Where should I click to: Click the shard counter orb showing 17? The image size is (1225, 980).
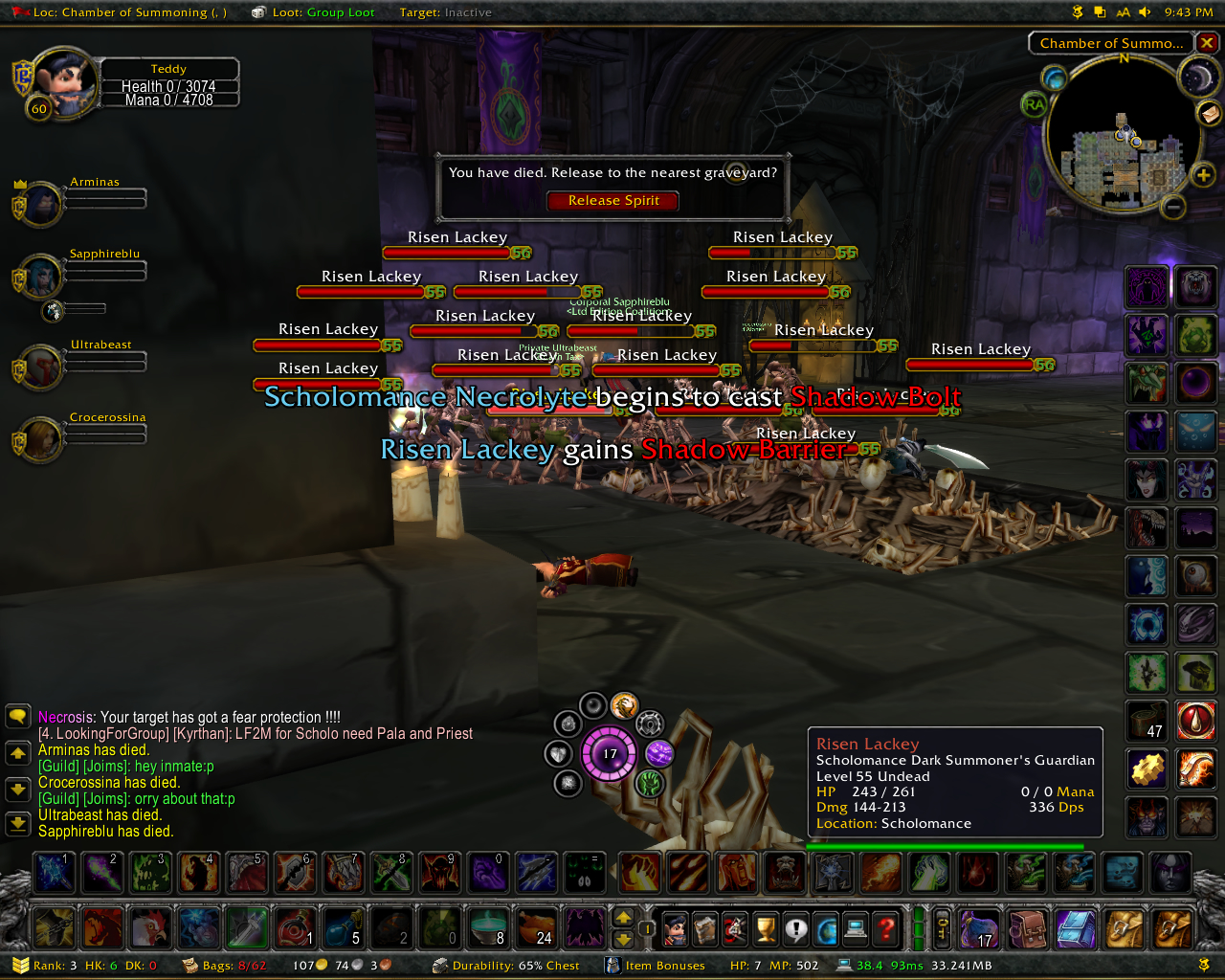click(x=610, y=754)
